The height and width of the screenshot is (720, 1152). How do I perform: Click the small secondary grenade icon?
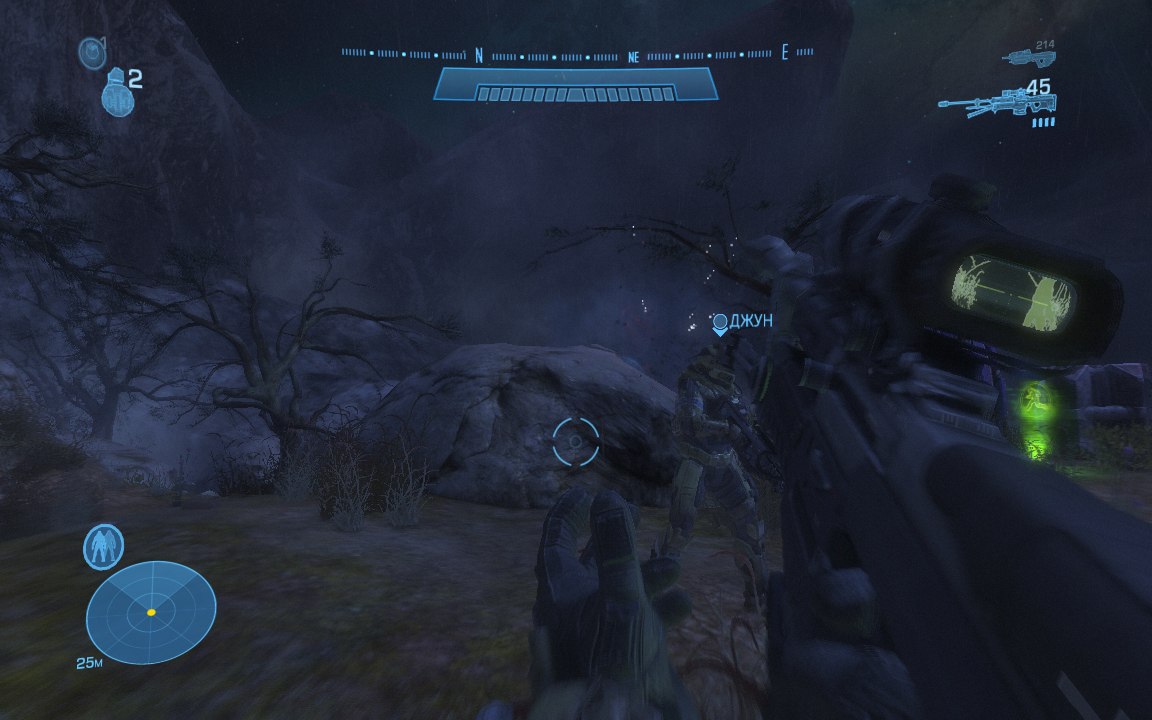pos(92,53)
